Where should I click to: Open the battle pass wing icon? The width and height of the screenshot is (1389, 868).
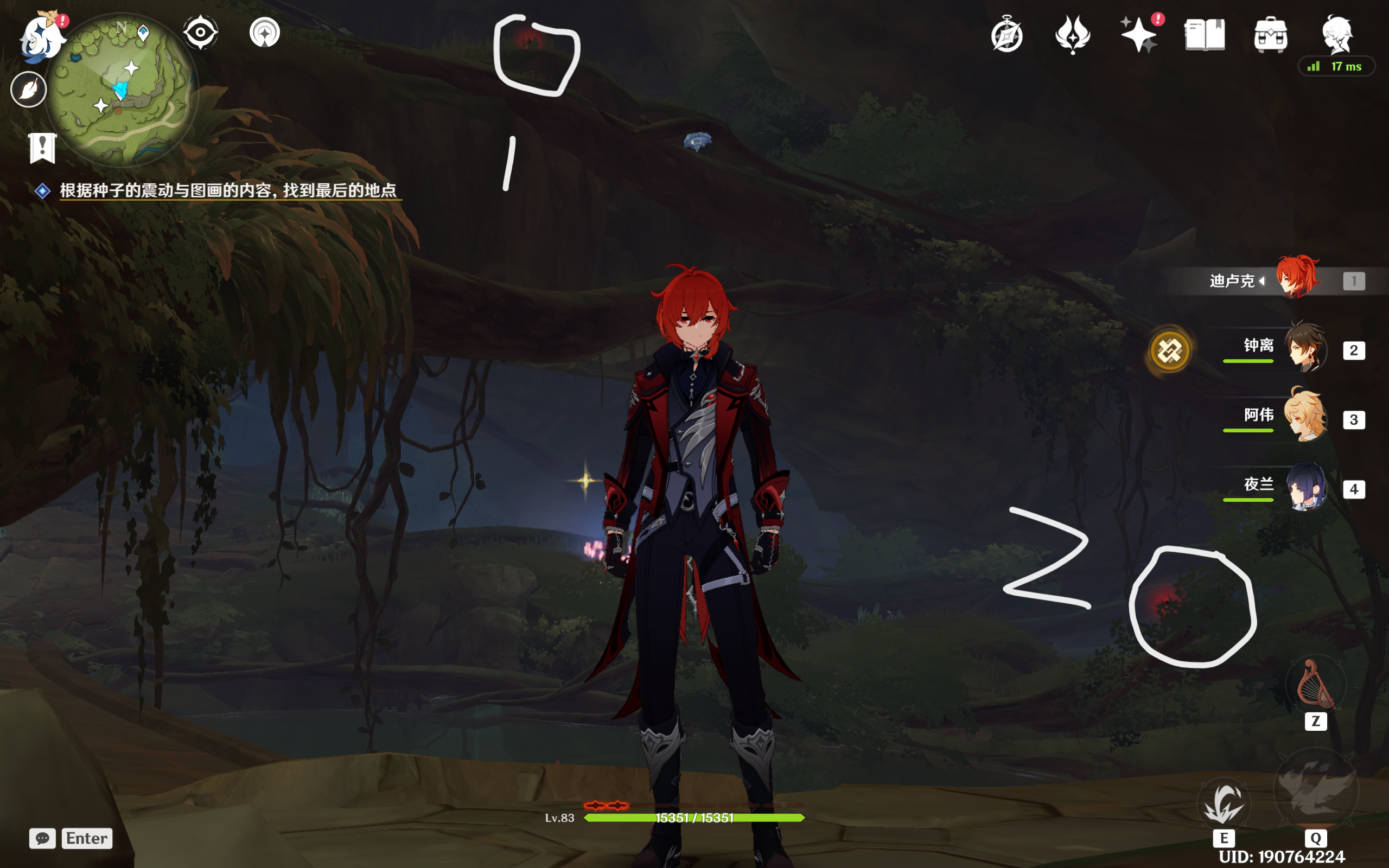pyautogui.click(x=1072, y=34)
